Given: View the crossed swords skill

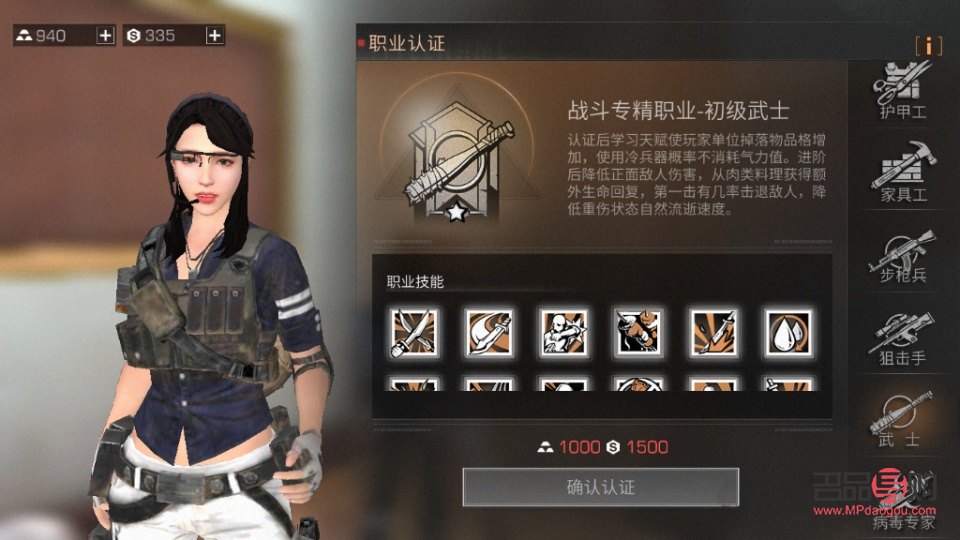Looking at the screenshot, I should 413,332.
